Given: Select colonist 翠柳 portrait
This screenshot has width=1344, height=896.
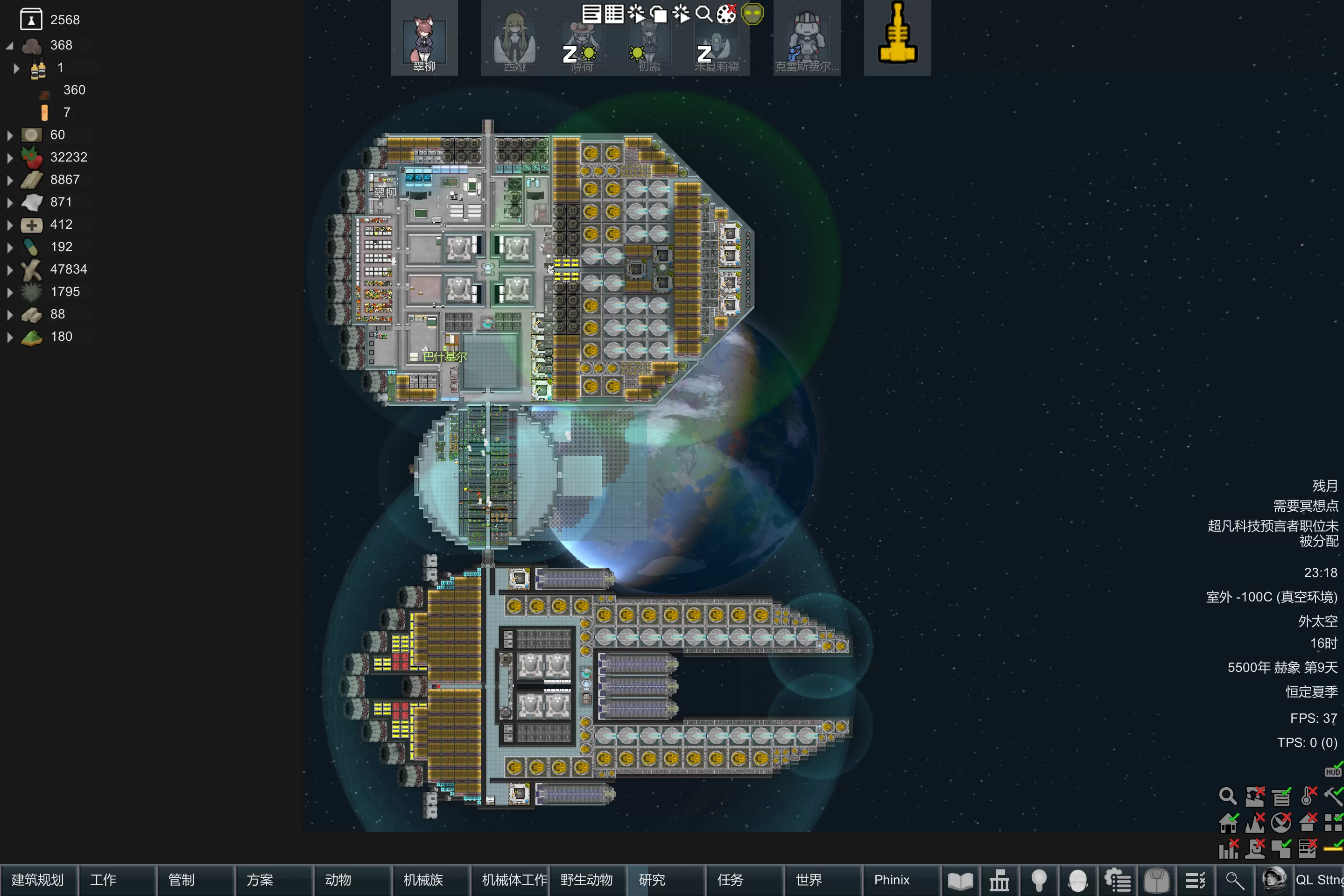Looking at the screenshot, I should [424, 39].
